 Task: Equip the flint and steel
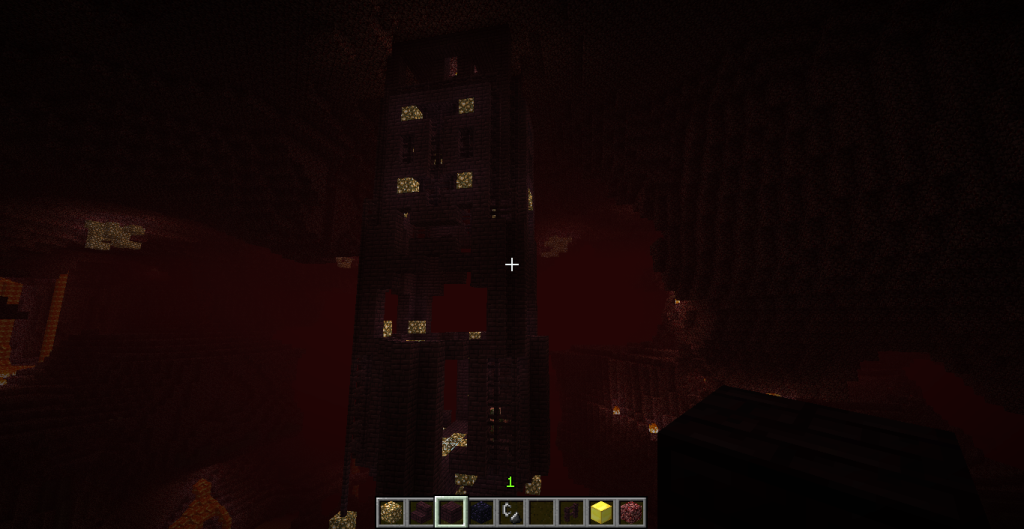pyautogui.click(x=511, y=512)
